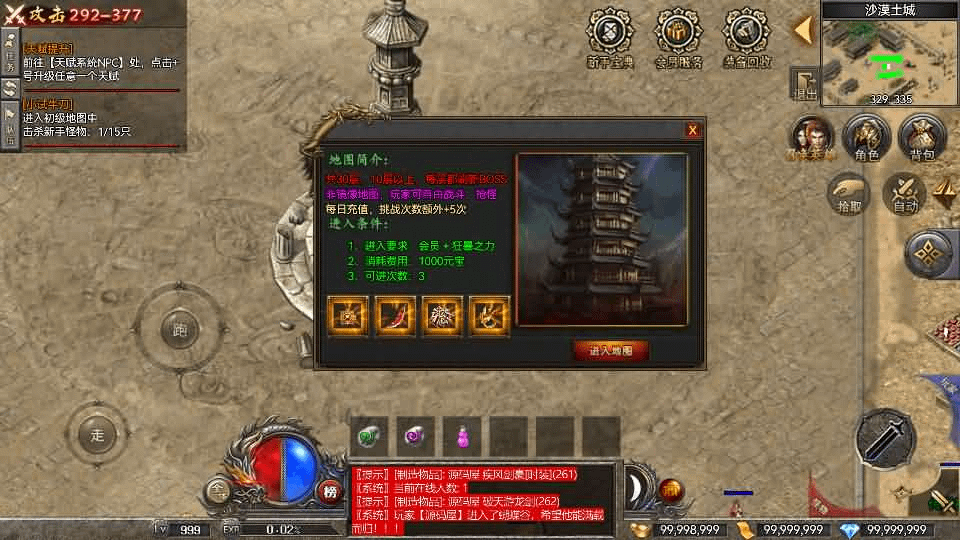Viewport: 960px width, 540px height.
Task: Select the red chili pepper reward icon
Action: pos(394,316)
